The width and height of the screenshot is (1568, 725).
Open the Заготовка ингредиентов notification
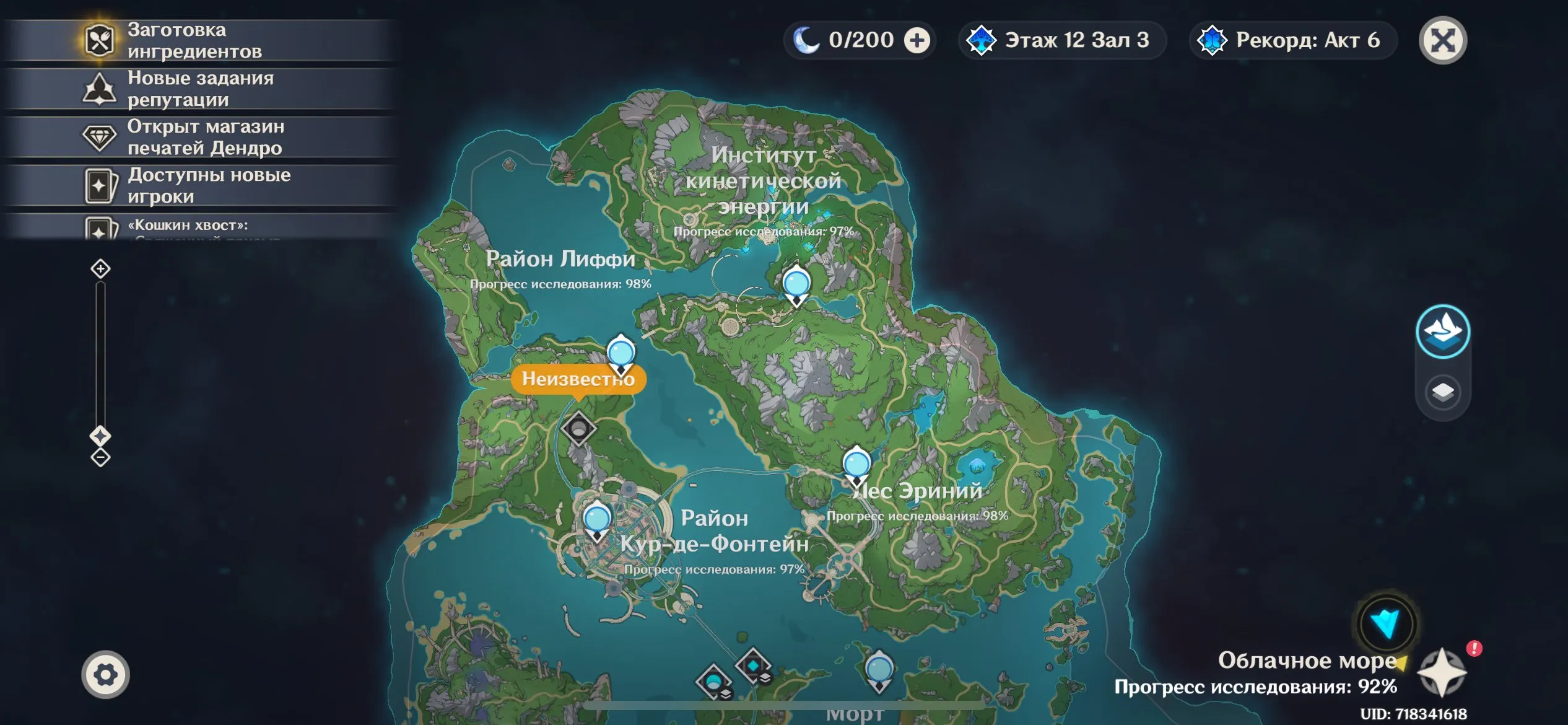pyautogui.click(x=198, y=41)
